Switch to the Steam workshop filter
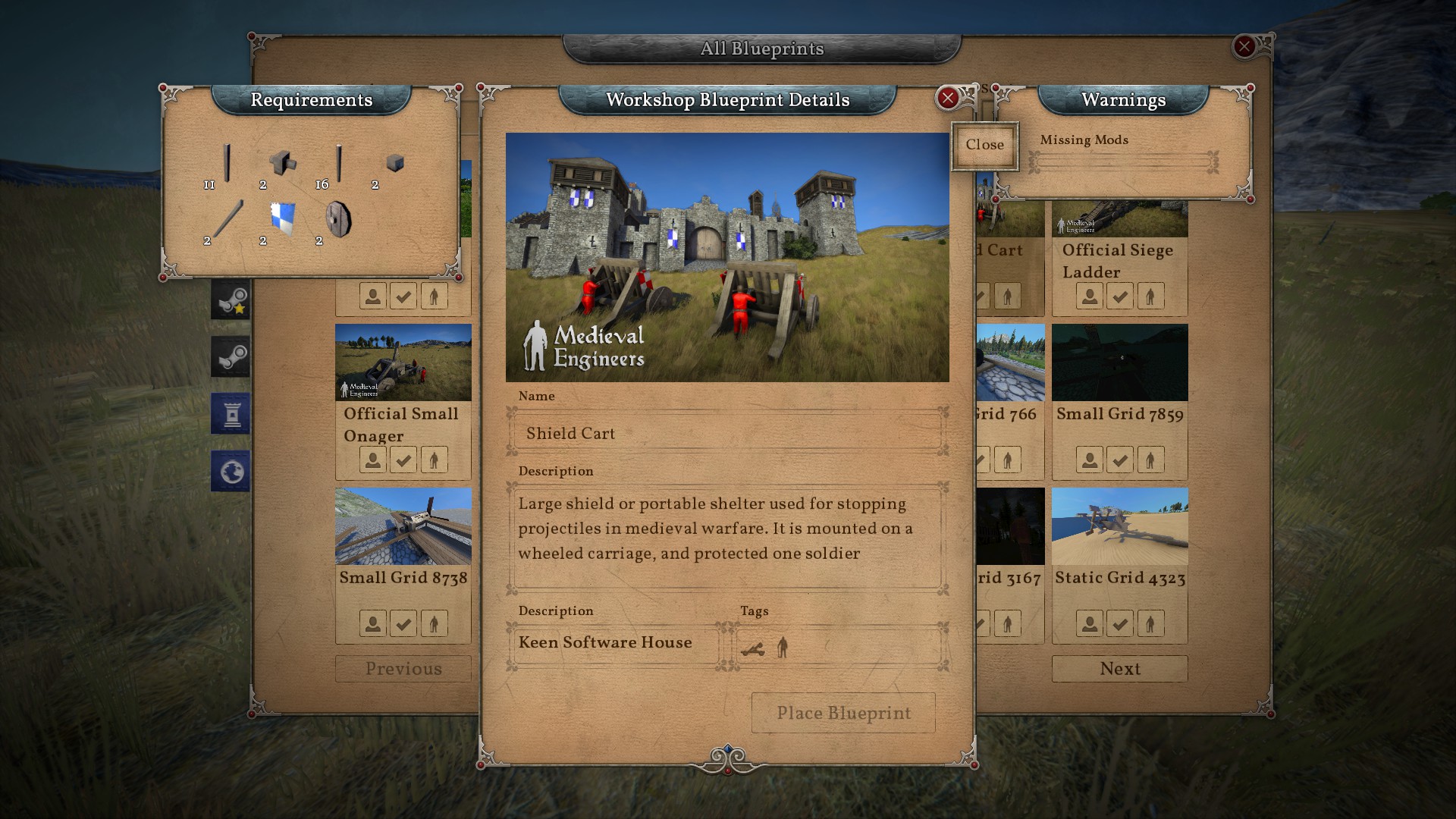 231,357
